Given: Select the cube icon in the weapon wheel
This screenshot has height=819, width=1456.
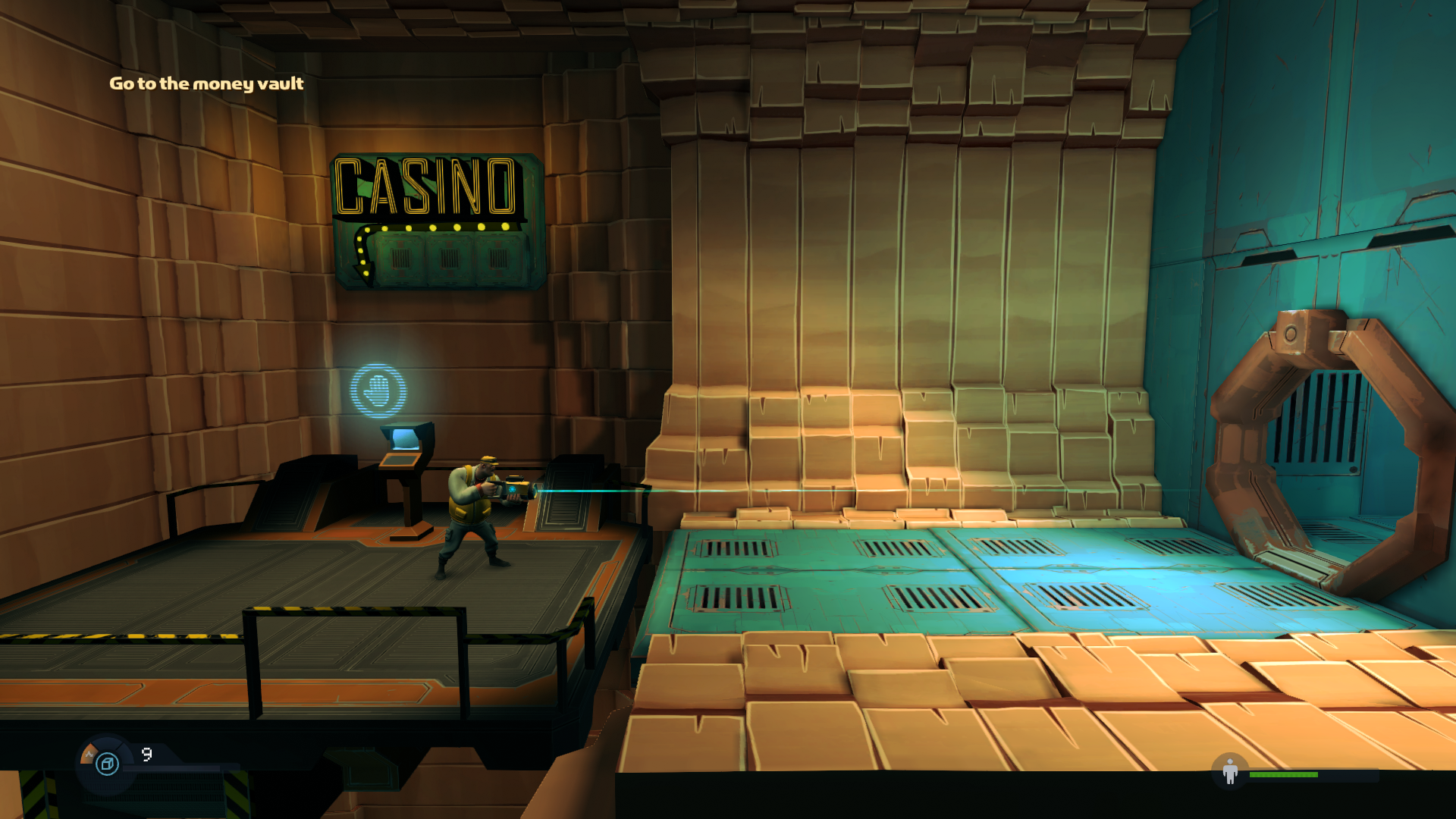Looking at the screenshot, I should pyautogui.click(x=108, y=763).
